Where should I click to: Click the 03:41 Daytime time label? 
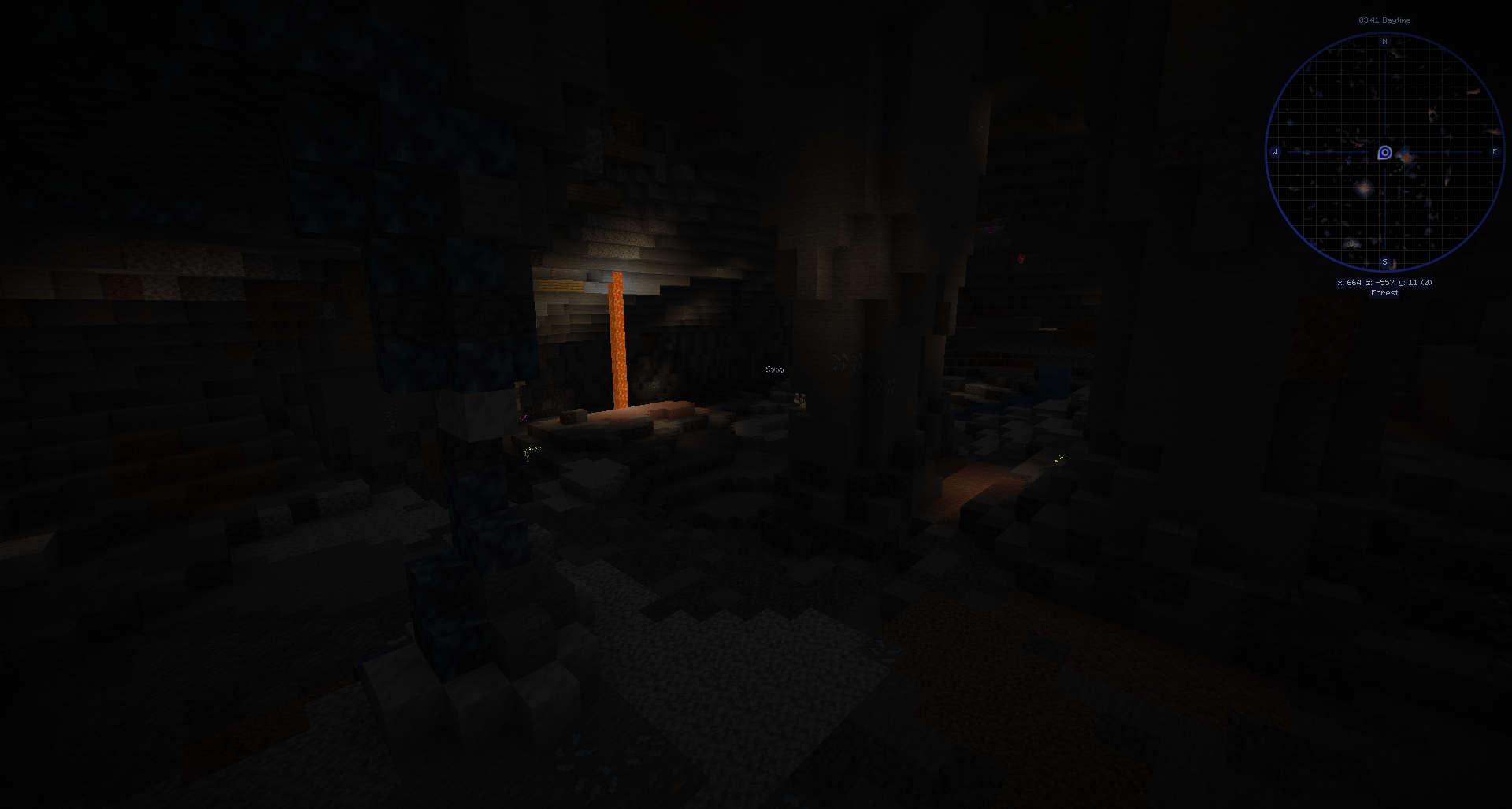(1384, 20)
